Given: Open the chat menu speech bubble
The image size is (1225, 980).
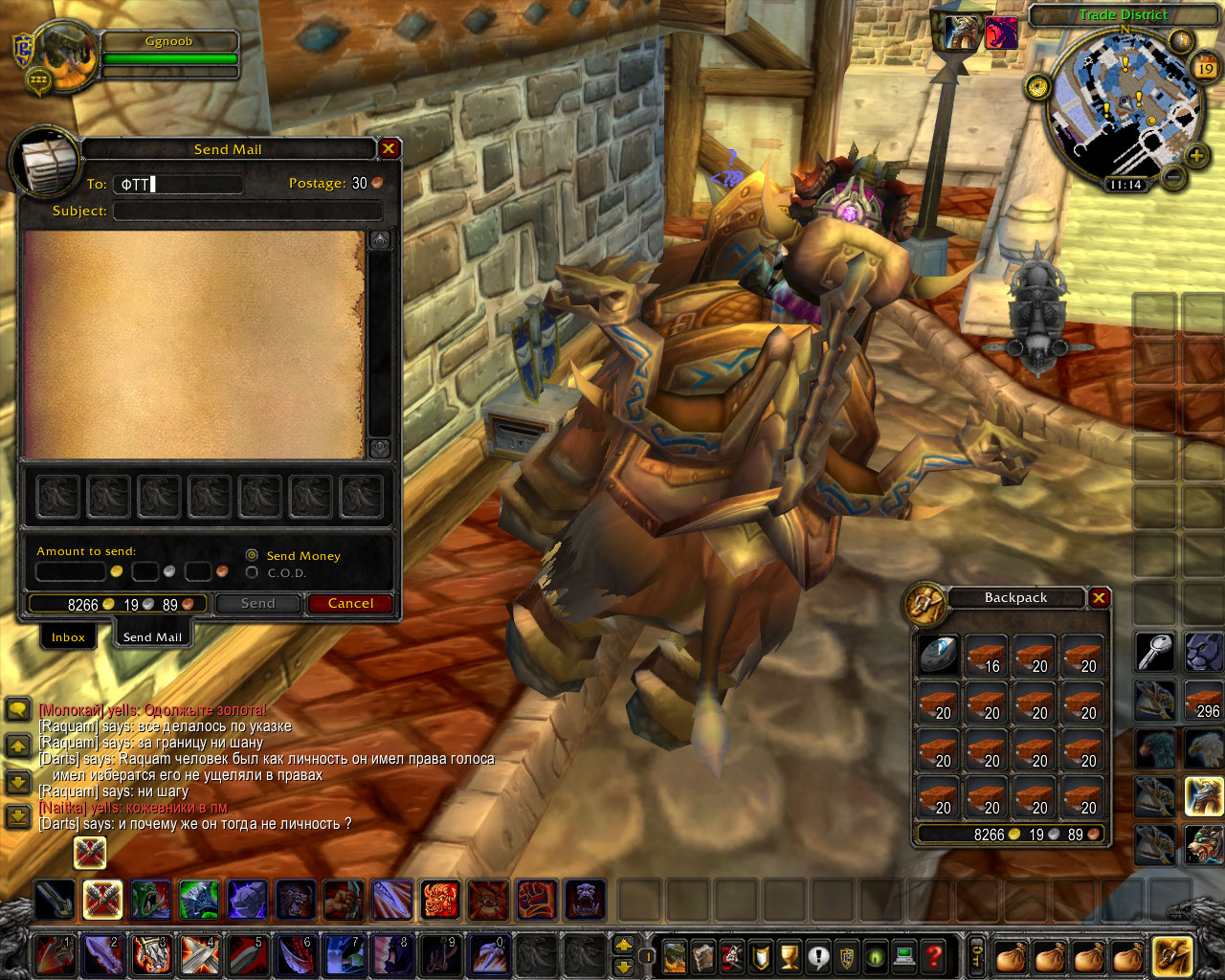Looking at the screenshot, I should coord(18,710).
